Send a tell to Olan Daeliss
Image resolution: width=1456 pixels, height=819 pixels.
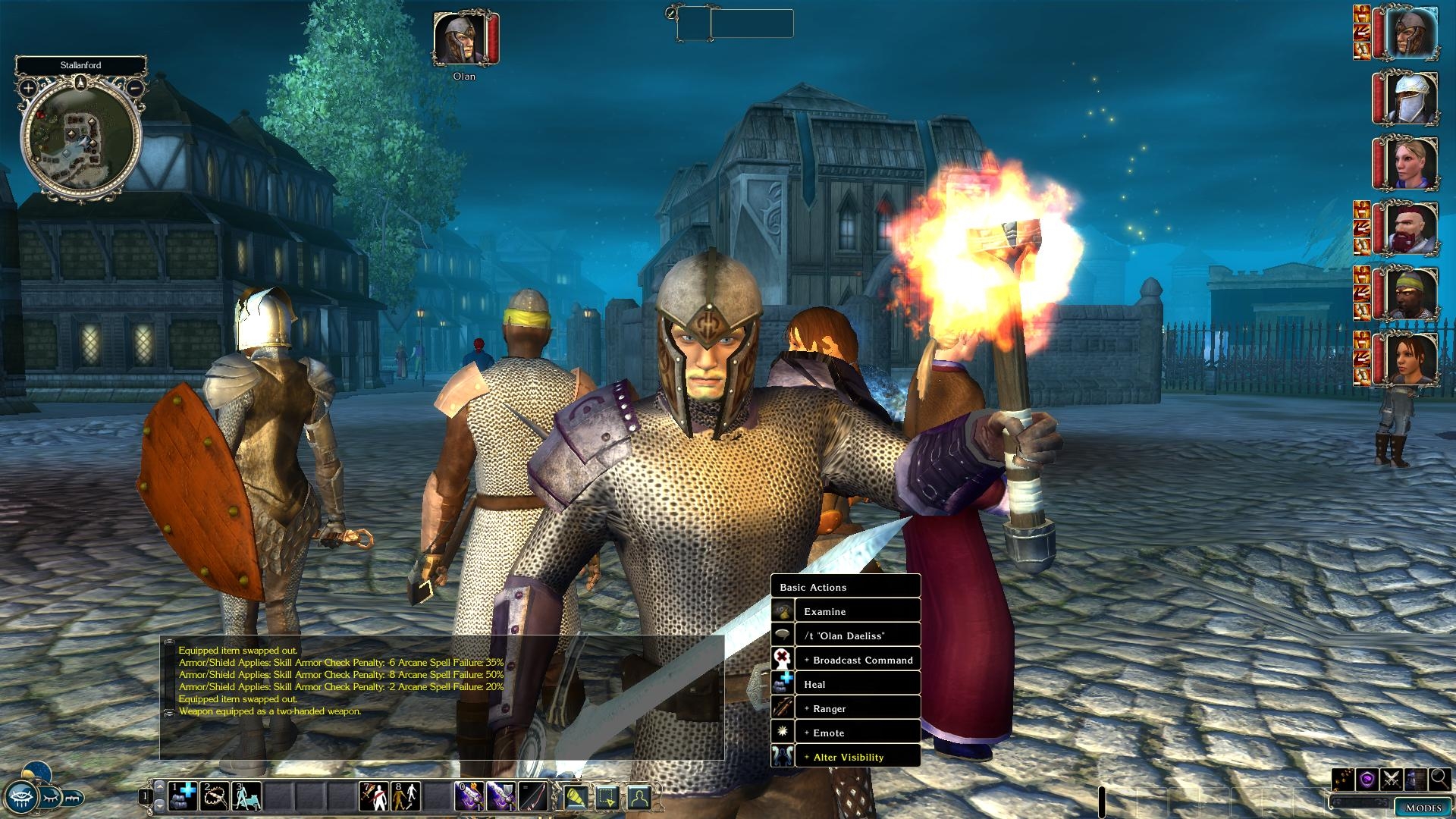tap(846, 635)
